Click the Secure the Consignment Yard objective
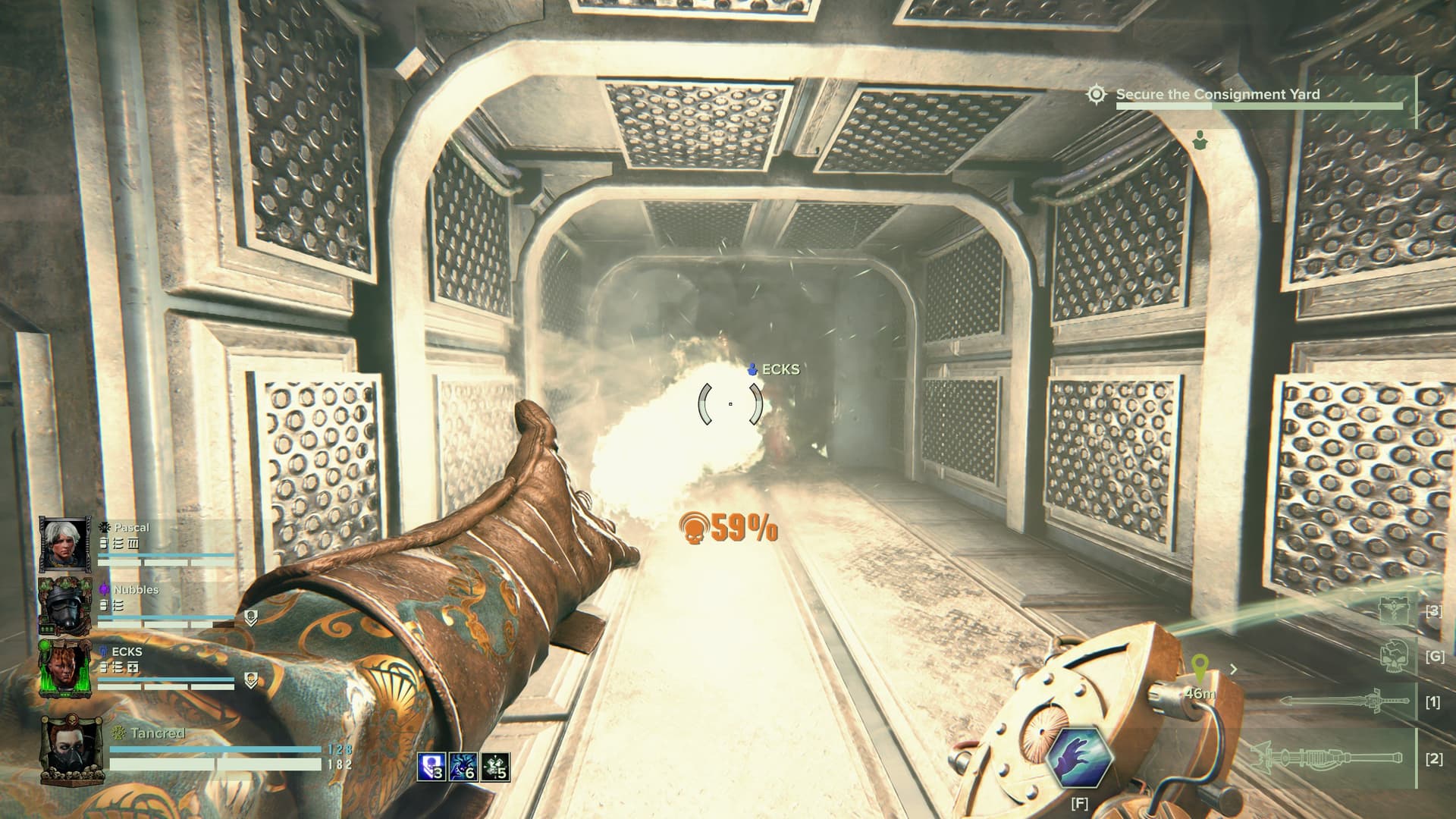Screen dimensions: 1456x819 coord(1218,95)
